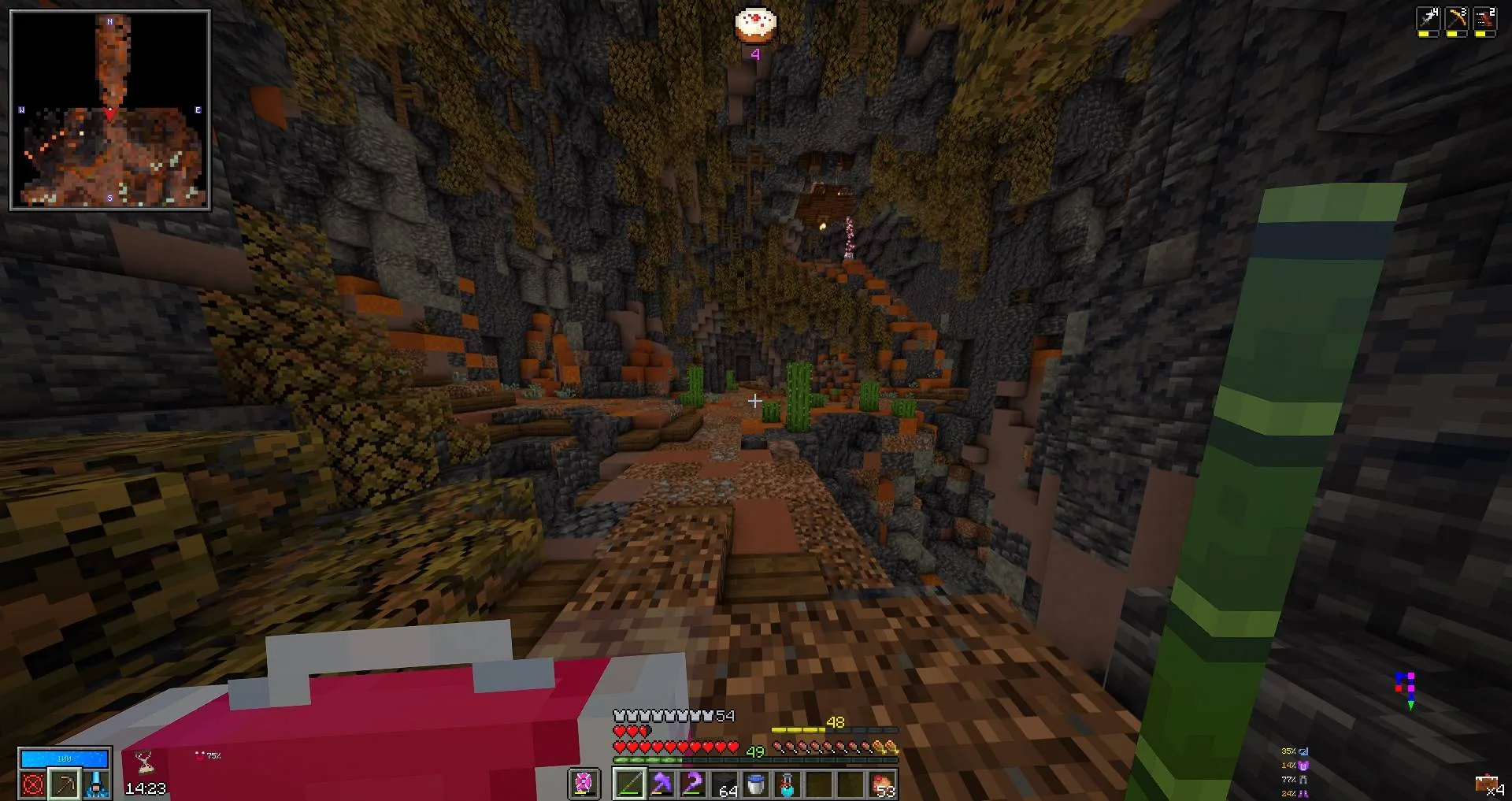Click the 14:23 clock display
The height and width of the screenshot is (801, 1512).
coord(146,788)
